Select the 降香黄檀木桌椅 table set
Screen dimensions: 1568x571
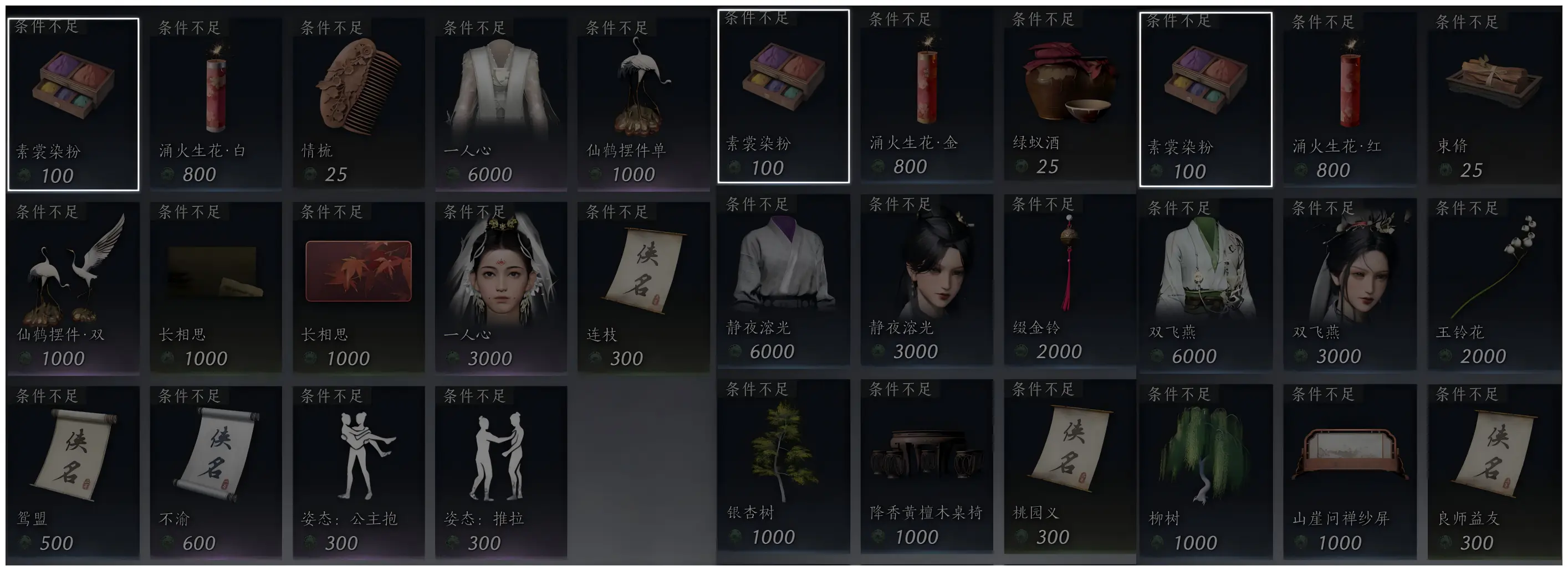pyautogui.click(x=926, y=465)
